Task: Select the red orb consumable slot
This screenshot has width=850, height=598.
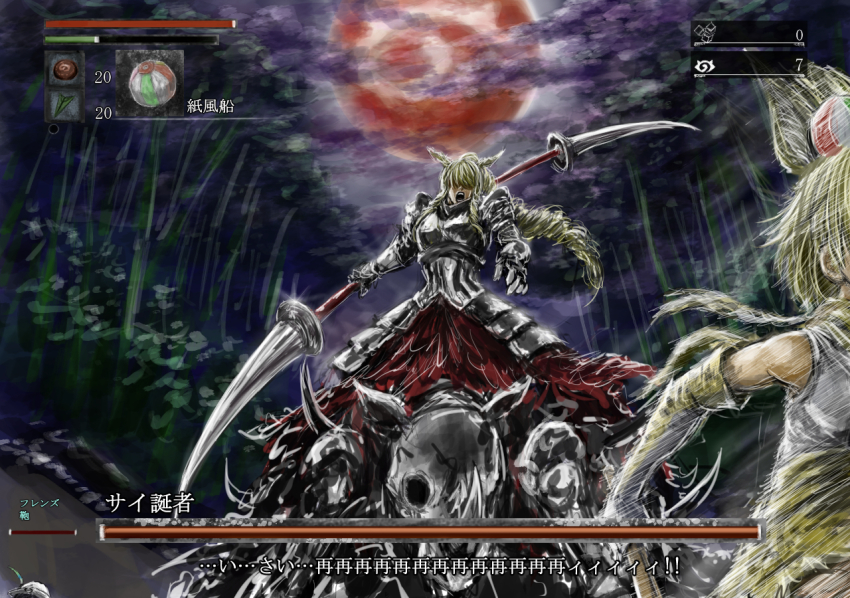Action: [64, 70]
